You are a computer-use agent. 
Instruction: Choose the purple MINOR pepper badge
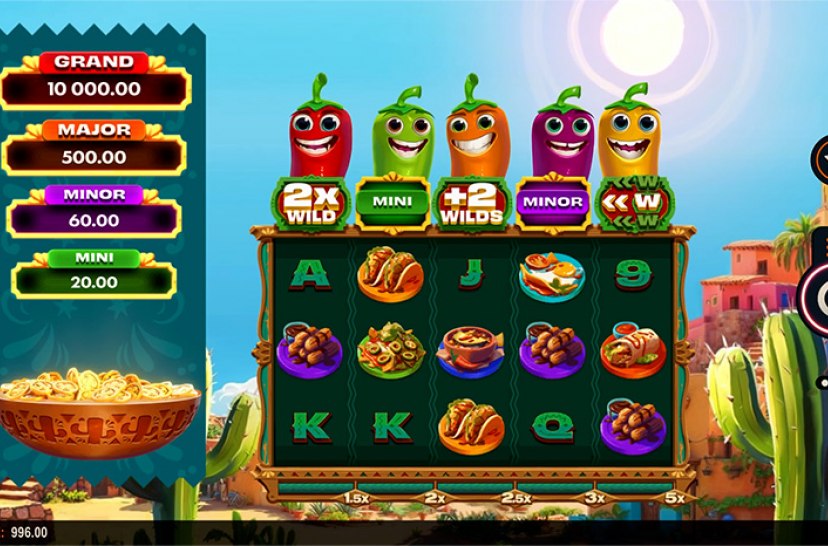[x=552, y=201]
